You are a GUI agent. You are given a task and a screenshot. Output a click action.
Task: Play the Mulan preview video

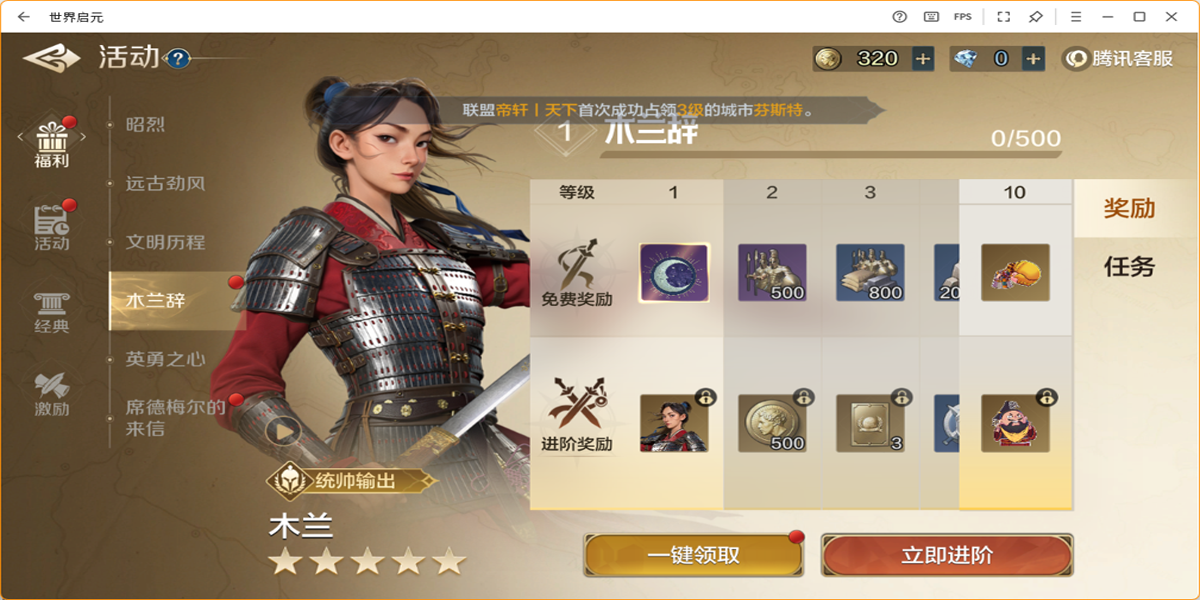point(284,431)
